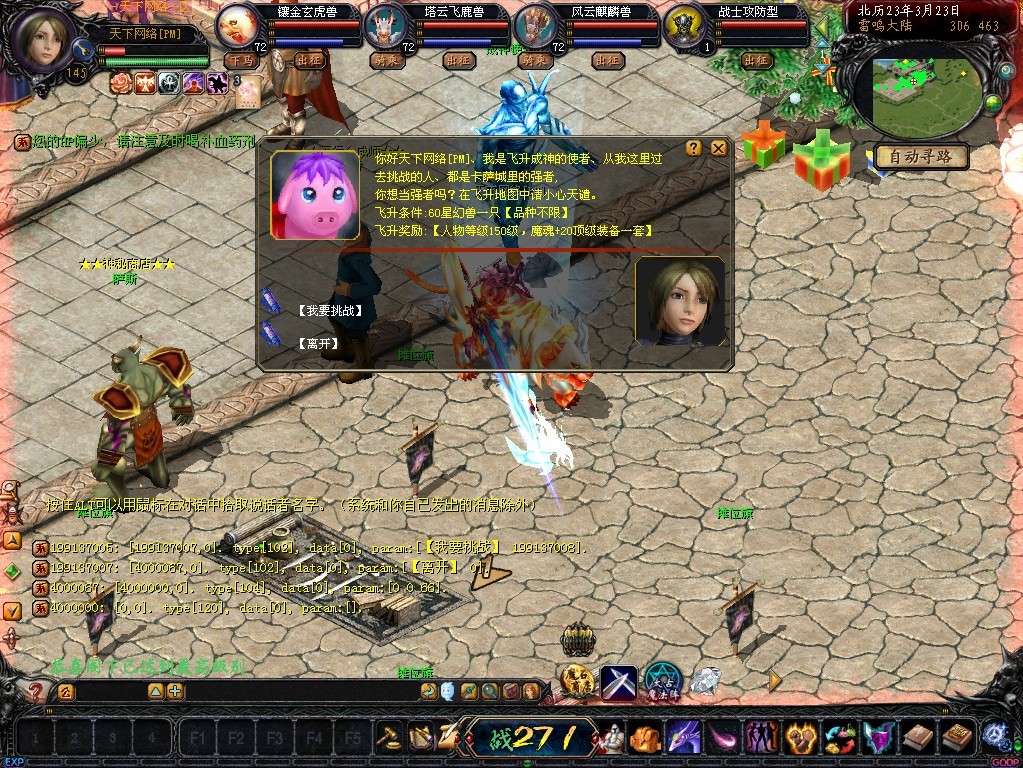Open help with the dialogue question-mark button
The width and height of the screenshot is (1023, 768).
click(694, 148)
